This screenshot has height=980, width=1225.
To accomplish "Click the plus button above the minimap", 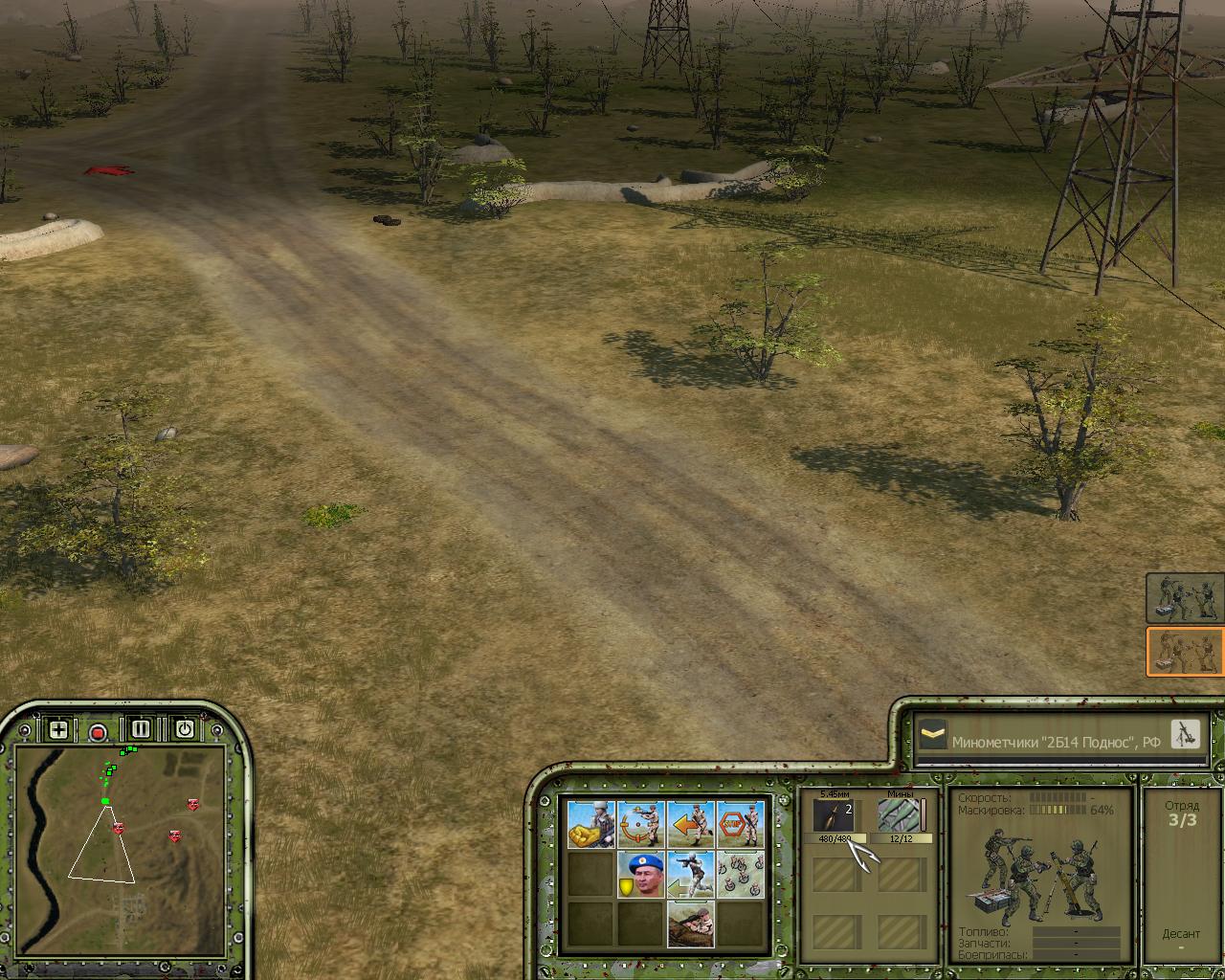I will (x=58, y=730).
